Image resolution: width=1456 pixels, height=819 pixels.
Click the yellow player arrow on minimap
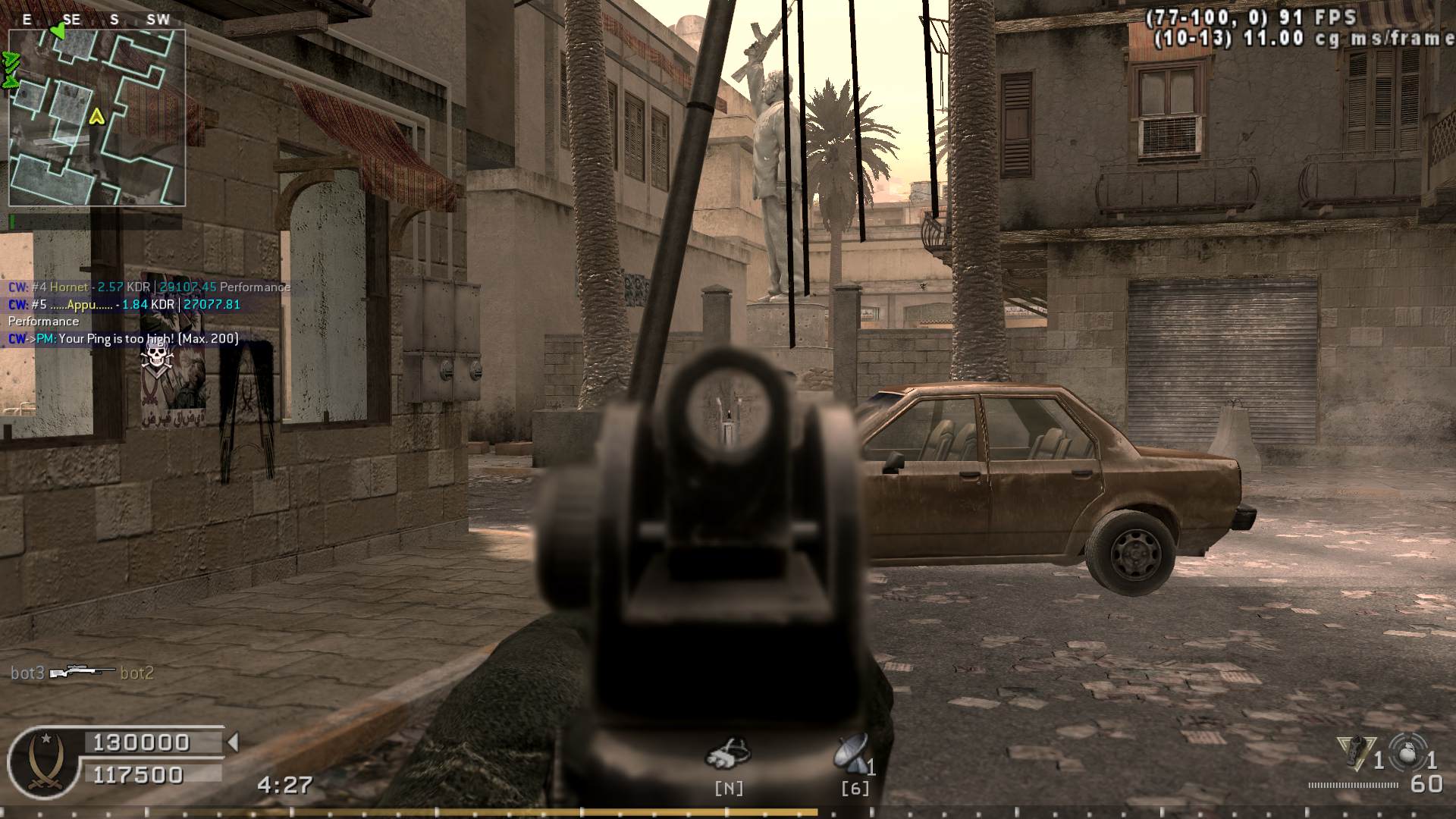[96, 116]
